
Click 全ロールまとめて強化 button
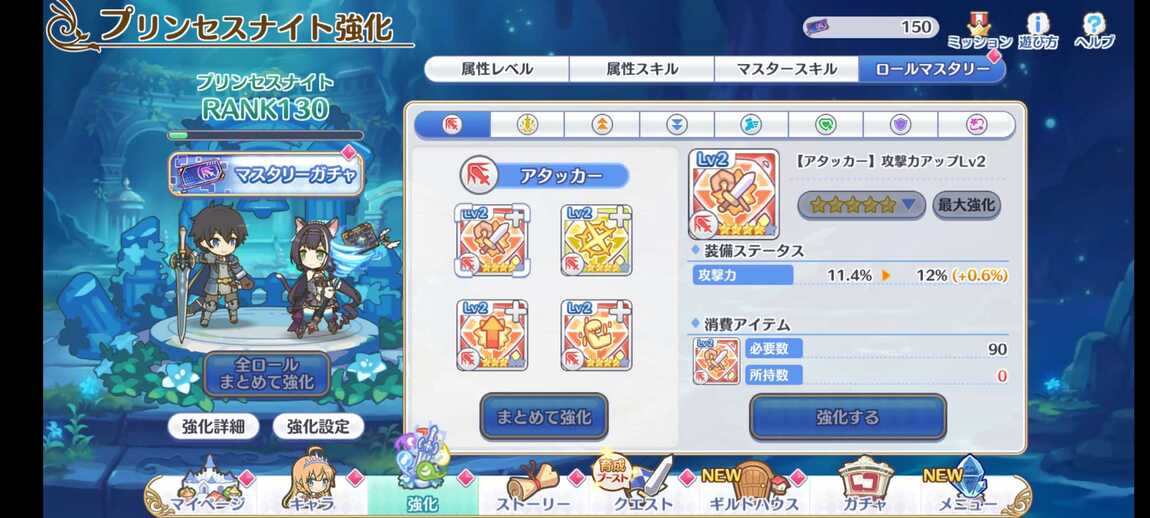tap(267, 373)
